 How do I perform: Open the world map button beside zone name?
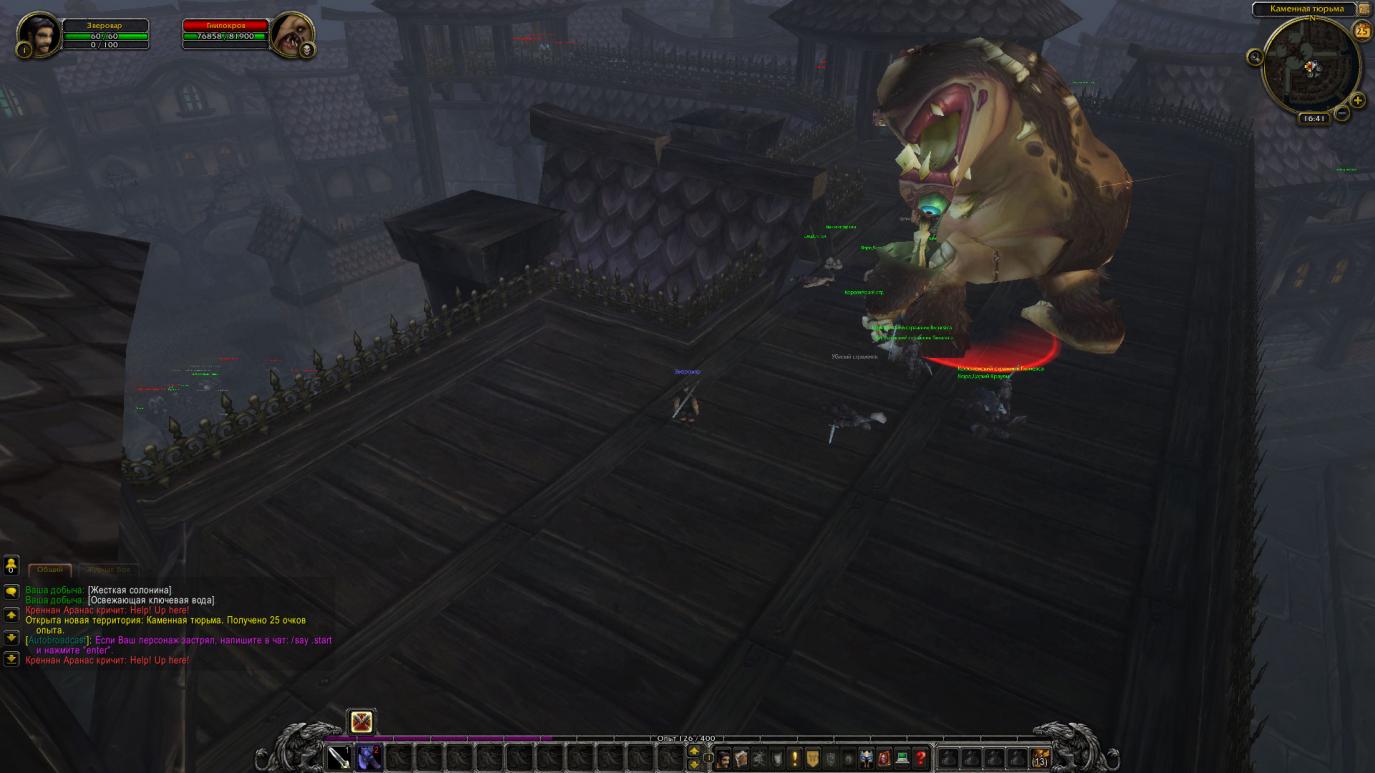(x=1364, y=9)
